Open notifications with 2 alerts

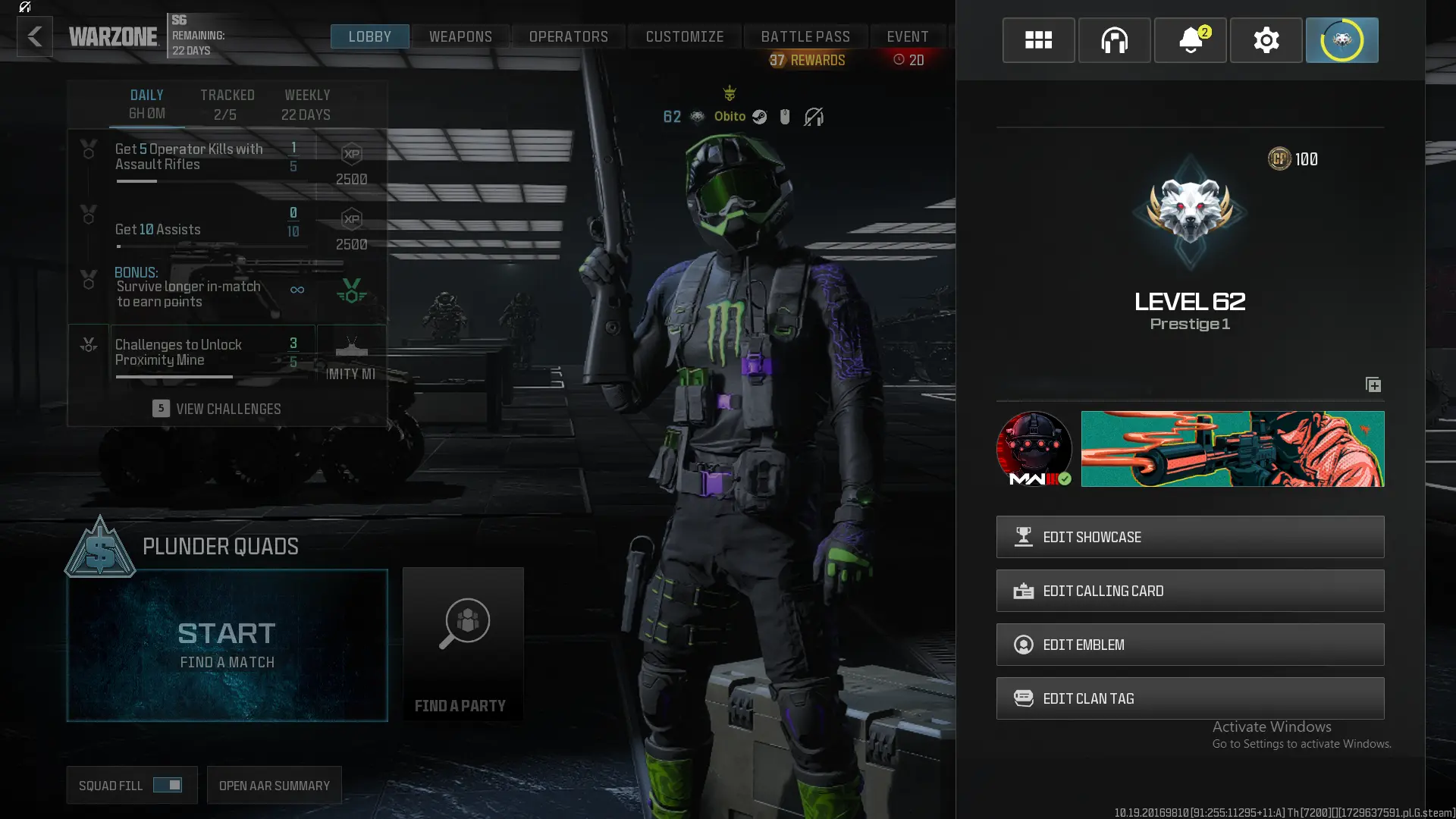pos(1190,40)
